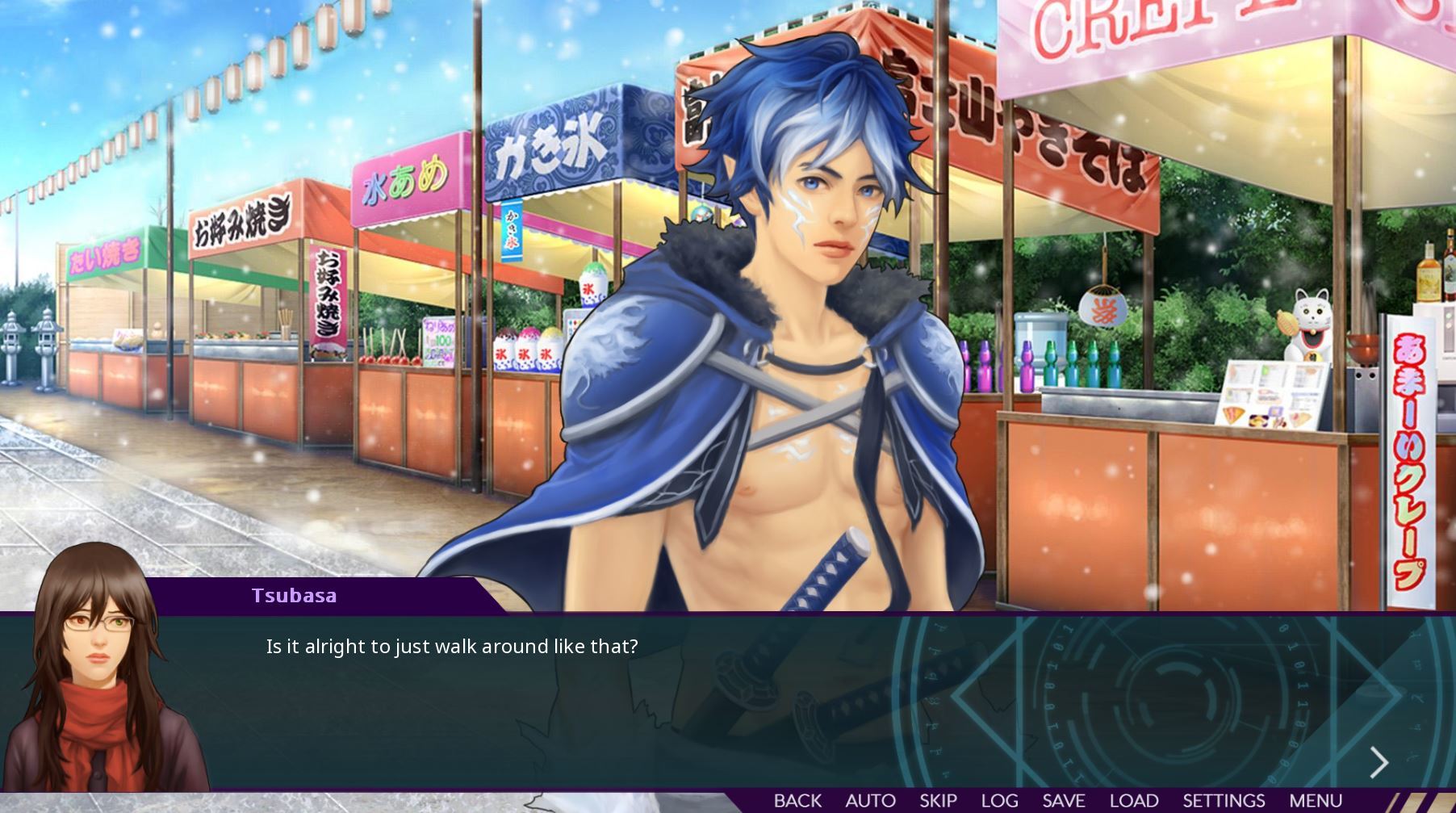Screen dimensions: 1456x813
Task: Enable AUTO dialogue playback mode
Action: point(870,800)
